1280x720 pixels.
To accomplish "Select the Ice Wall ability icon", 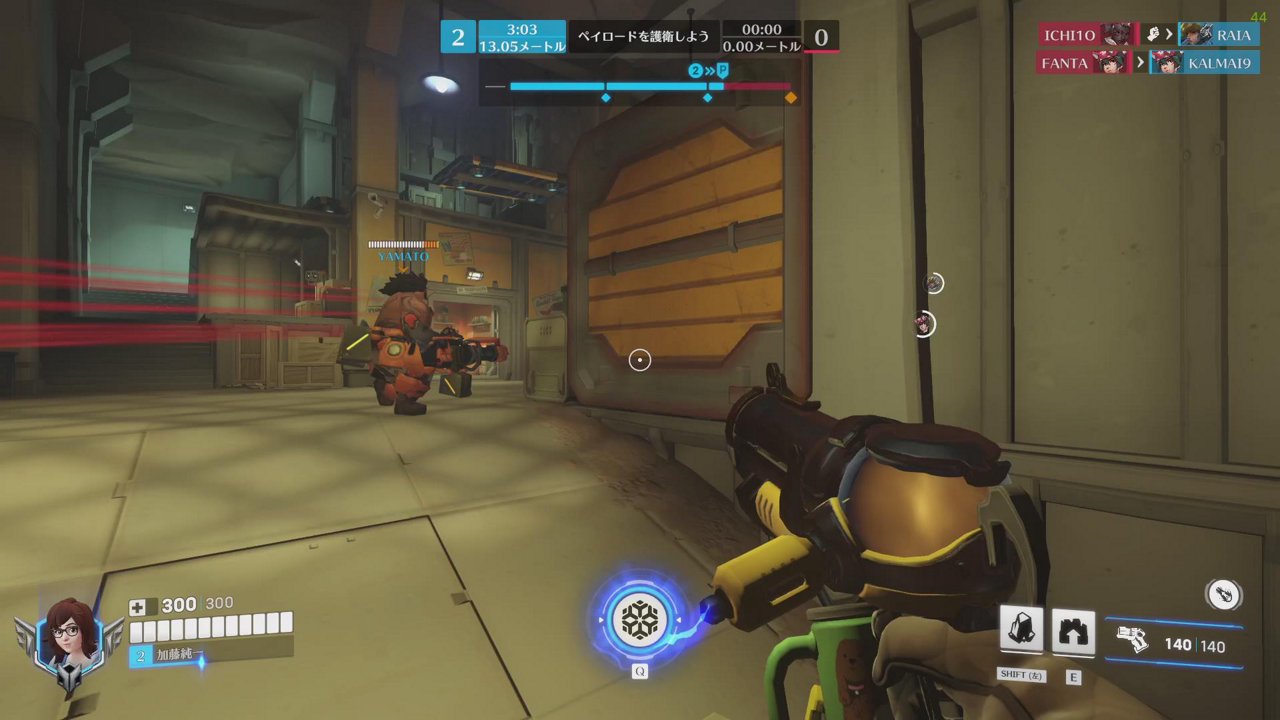I will pyautogui.click(x=1073, y=633).
